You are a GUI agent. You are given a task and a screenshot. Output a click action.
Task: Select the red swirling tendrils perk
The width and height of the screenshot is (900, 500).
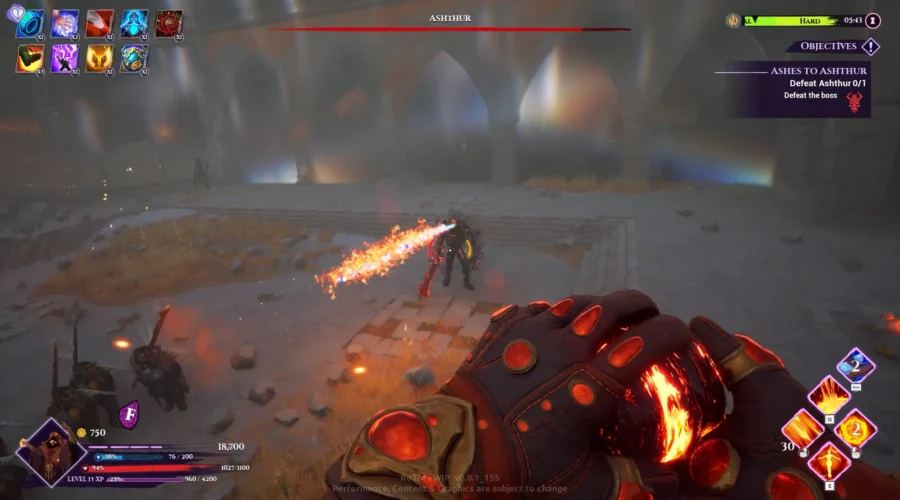[168, 23]
